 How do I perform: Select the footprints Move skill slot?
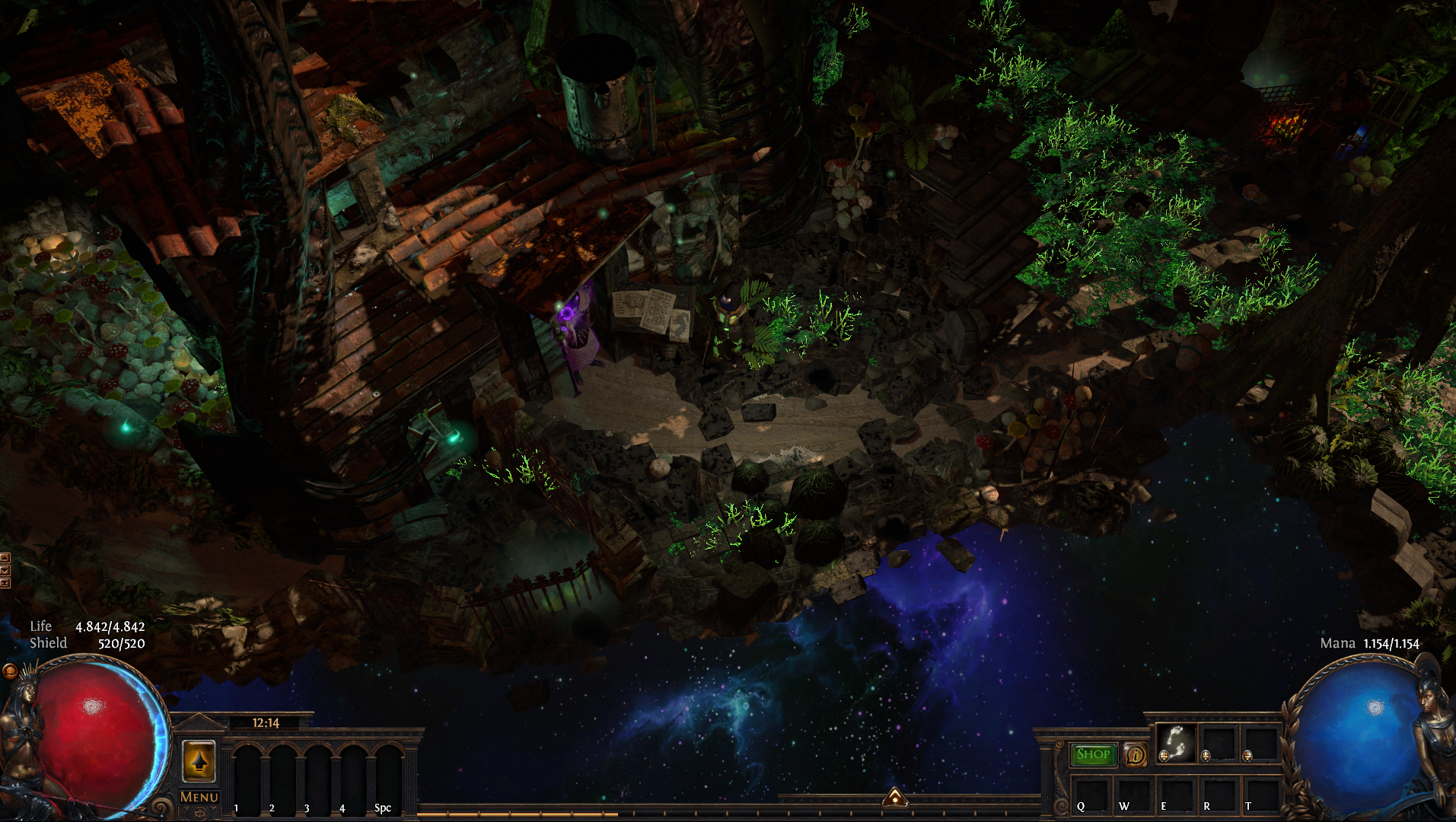point(1177,743)
